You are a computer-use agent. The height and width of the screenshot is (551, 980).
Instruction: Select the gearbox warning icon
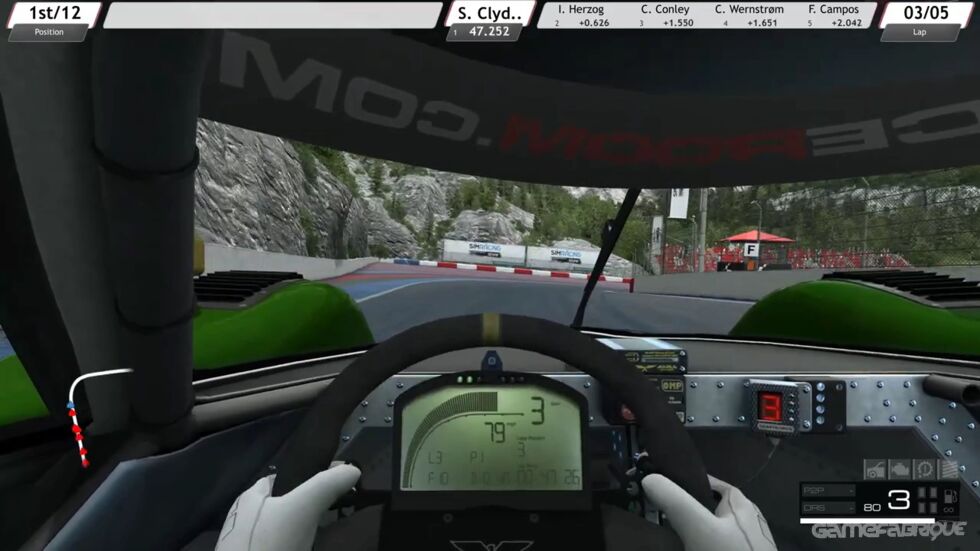(923, 469)
